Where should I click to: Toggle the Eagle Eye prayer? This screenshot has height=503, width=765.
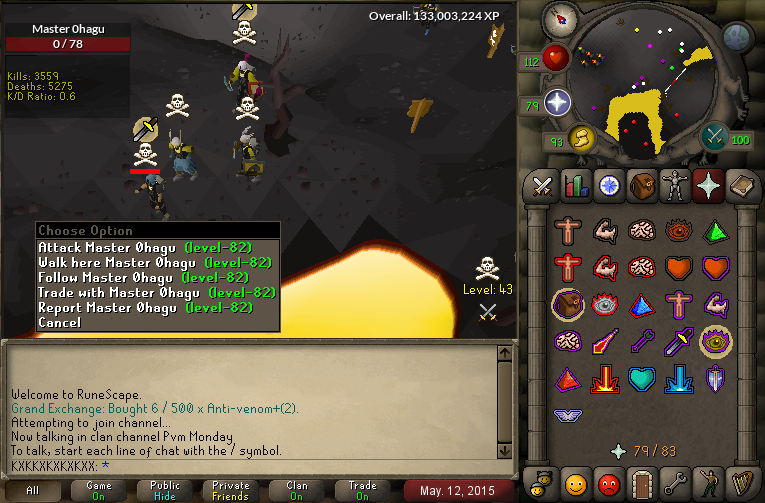pyautogui.click(x=713, y=341)
